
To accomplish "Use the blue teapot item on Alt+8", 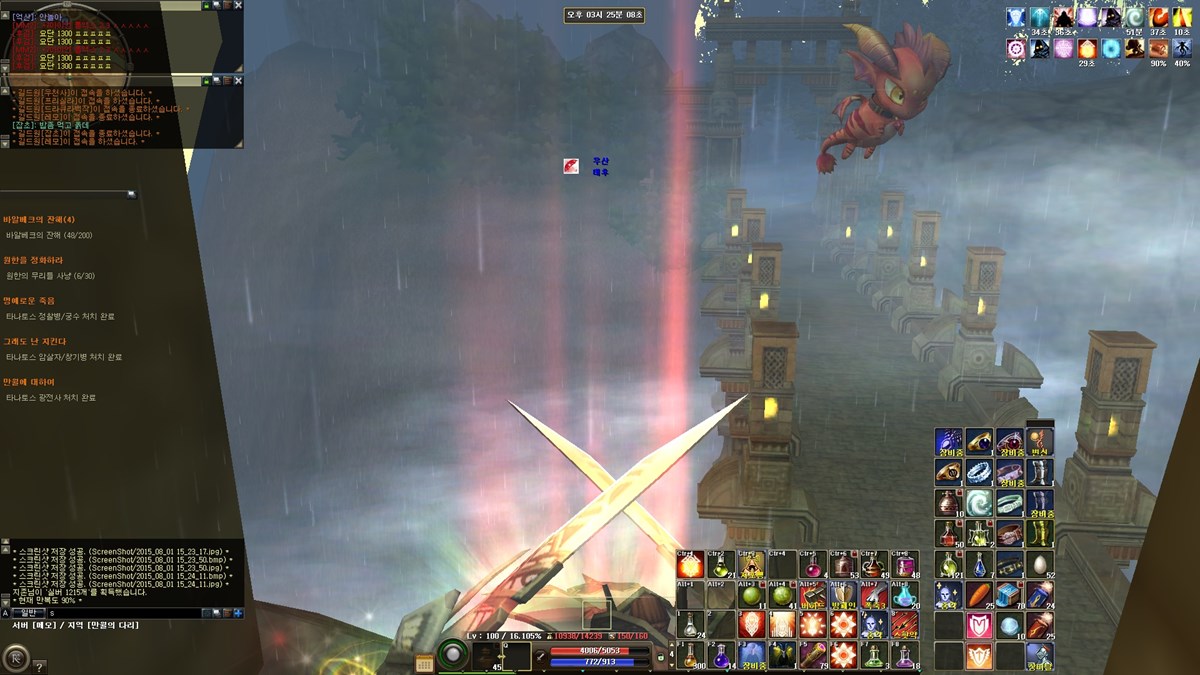I will point(903,596).
